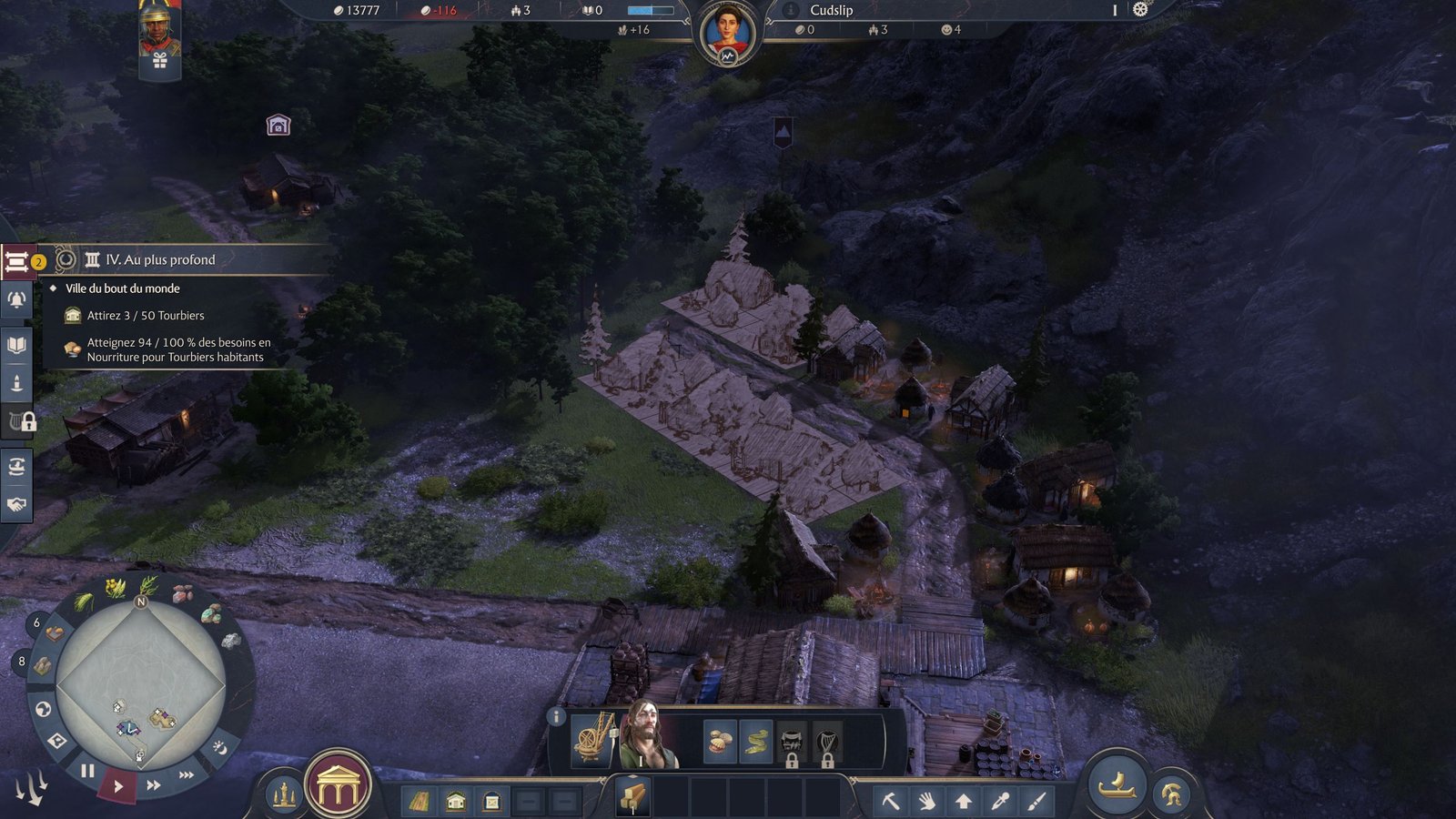Pause the game speed
Image resolution: width=1456 pixels, height=819 pixels.
[x=87, y=771]
